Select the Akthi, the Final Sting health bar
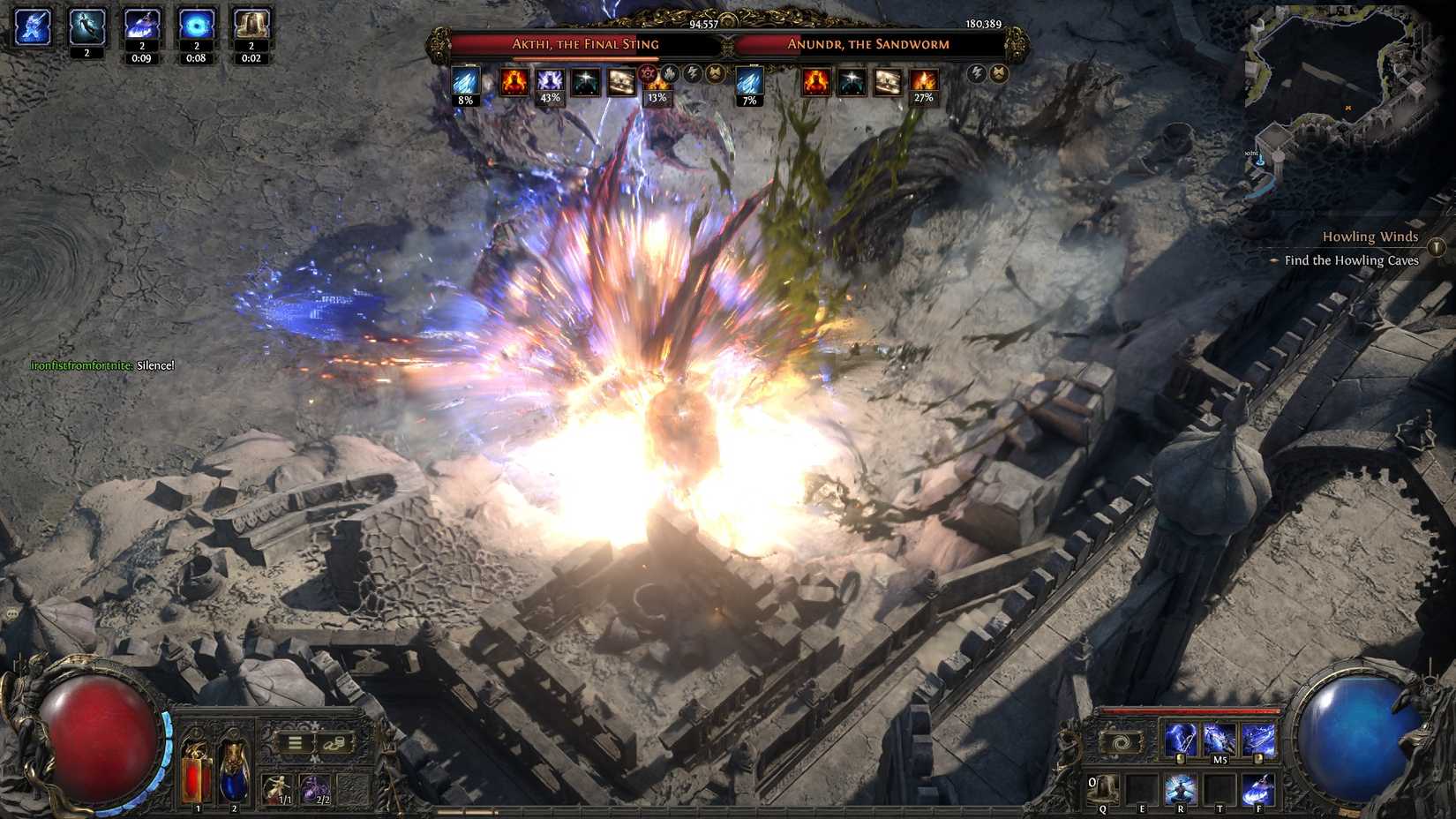The image size is (1456, 819). click(x=586, y=43)
